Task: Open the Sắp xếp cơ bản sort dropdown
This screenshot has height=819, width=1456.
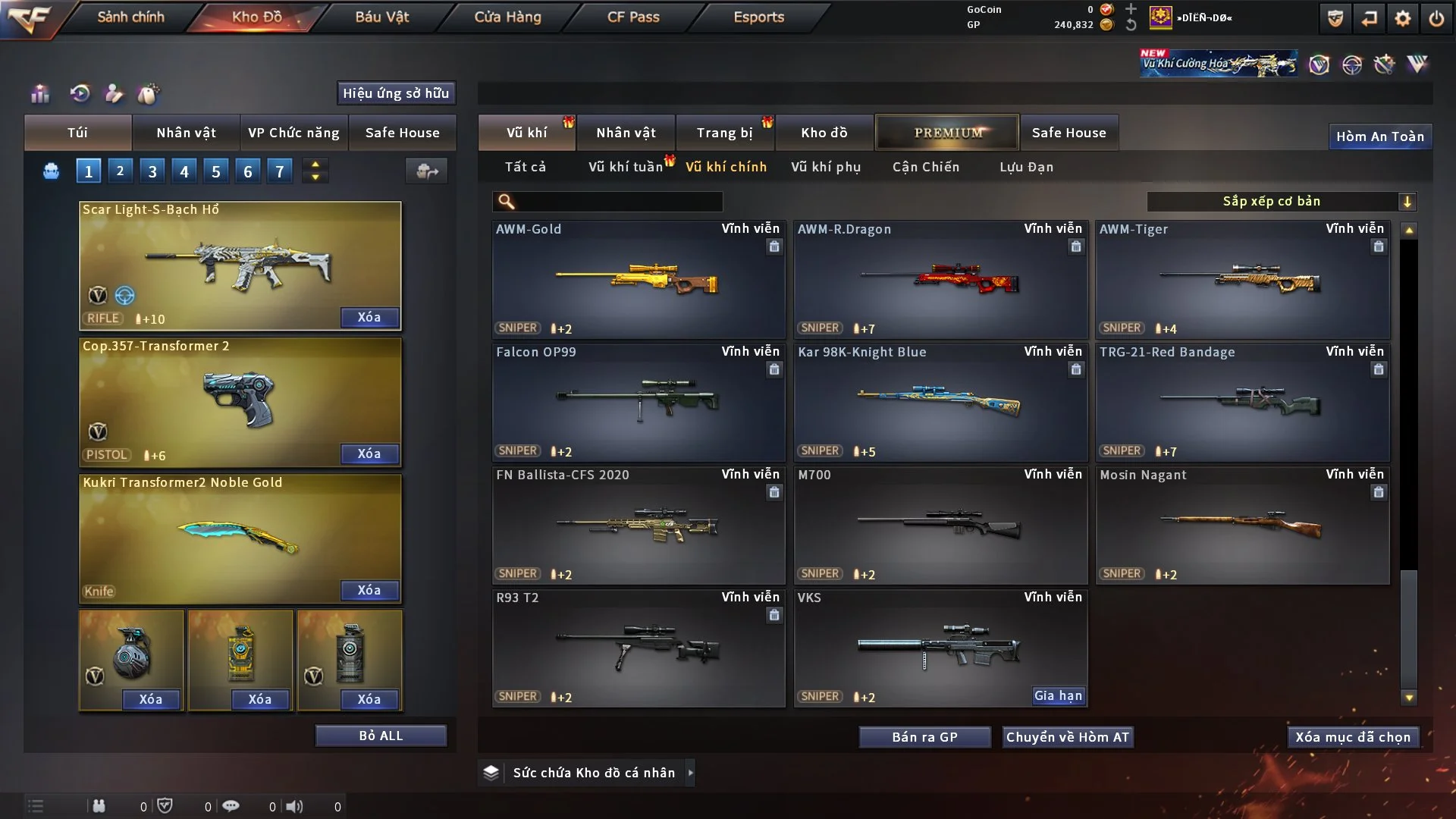Action: 1281,201
